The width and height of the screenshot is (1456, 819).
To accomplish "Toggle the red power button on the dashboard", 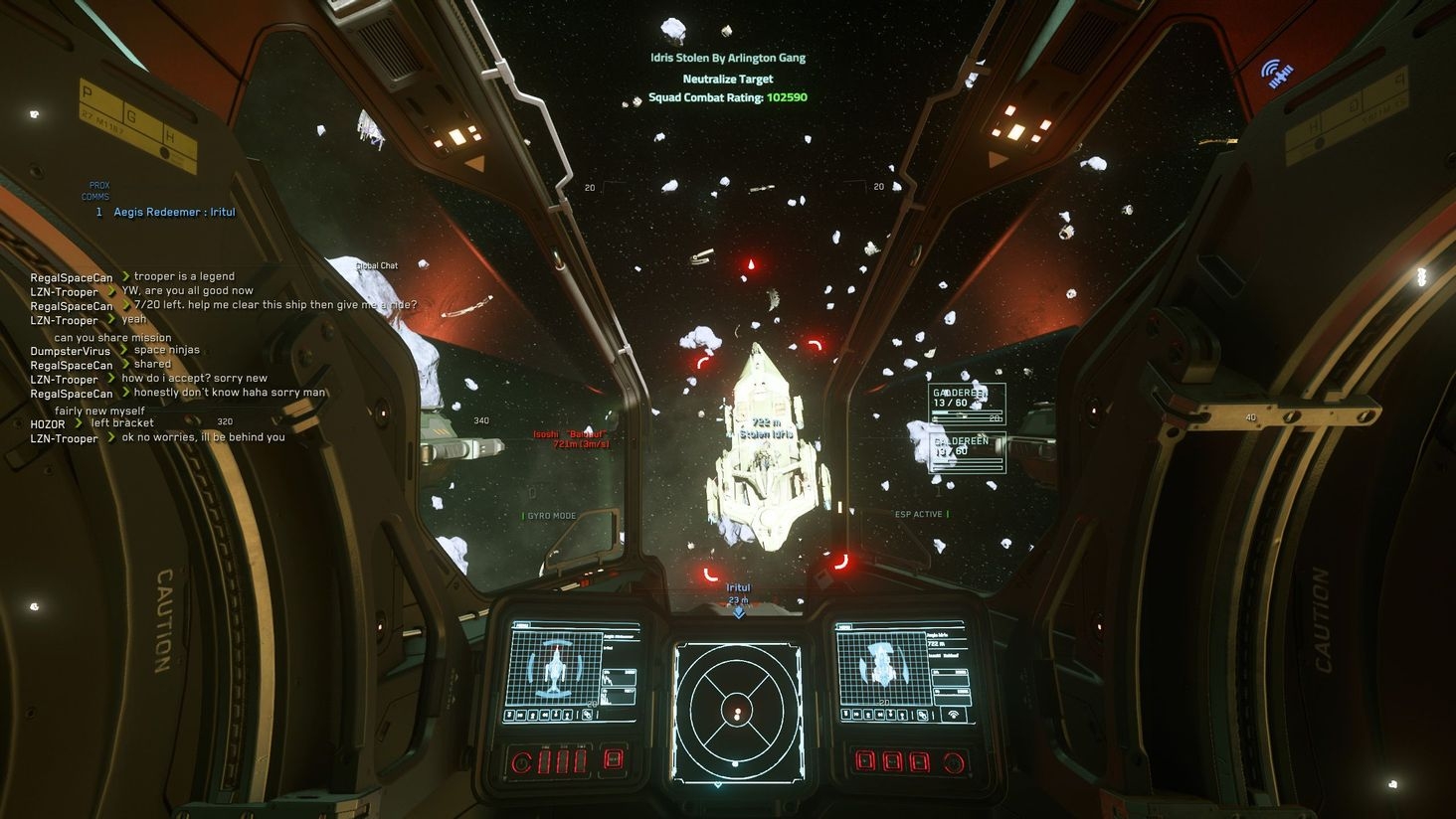I will click(x=520, y=763).
